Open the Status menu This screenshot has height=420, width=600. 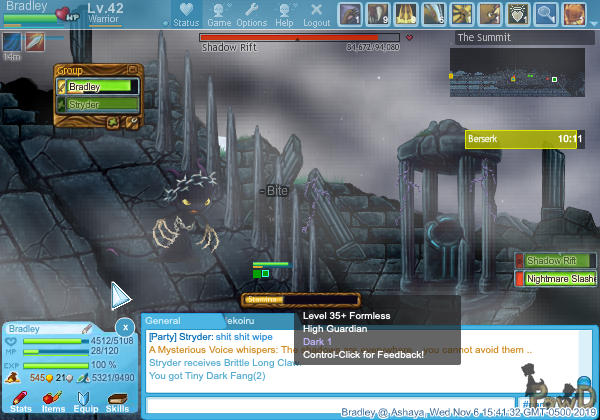point(186,15)
